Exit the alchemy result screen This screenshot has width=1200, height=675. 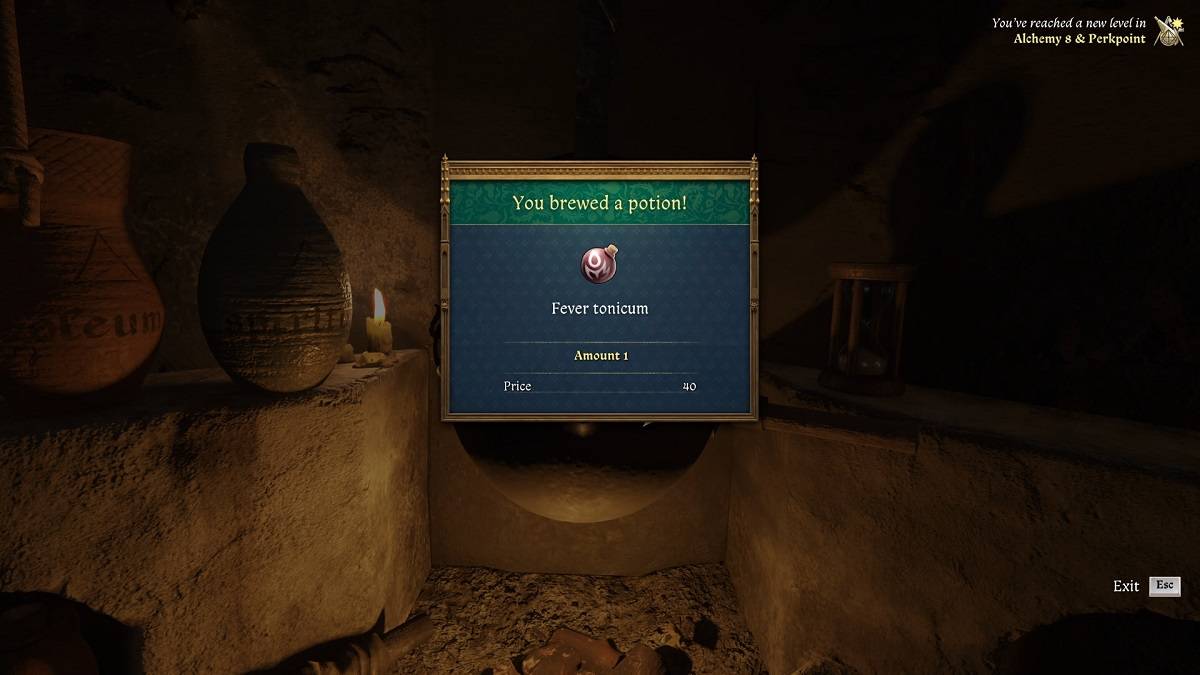point(1164,586)
